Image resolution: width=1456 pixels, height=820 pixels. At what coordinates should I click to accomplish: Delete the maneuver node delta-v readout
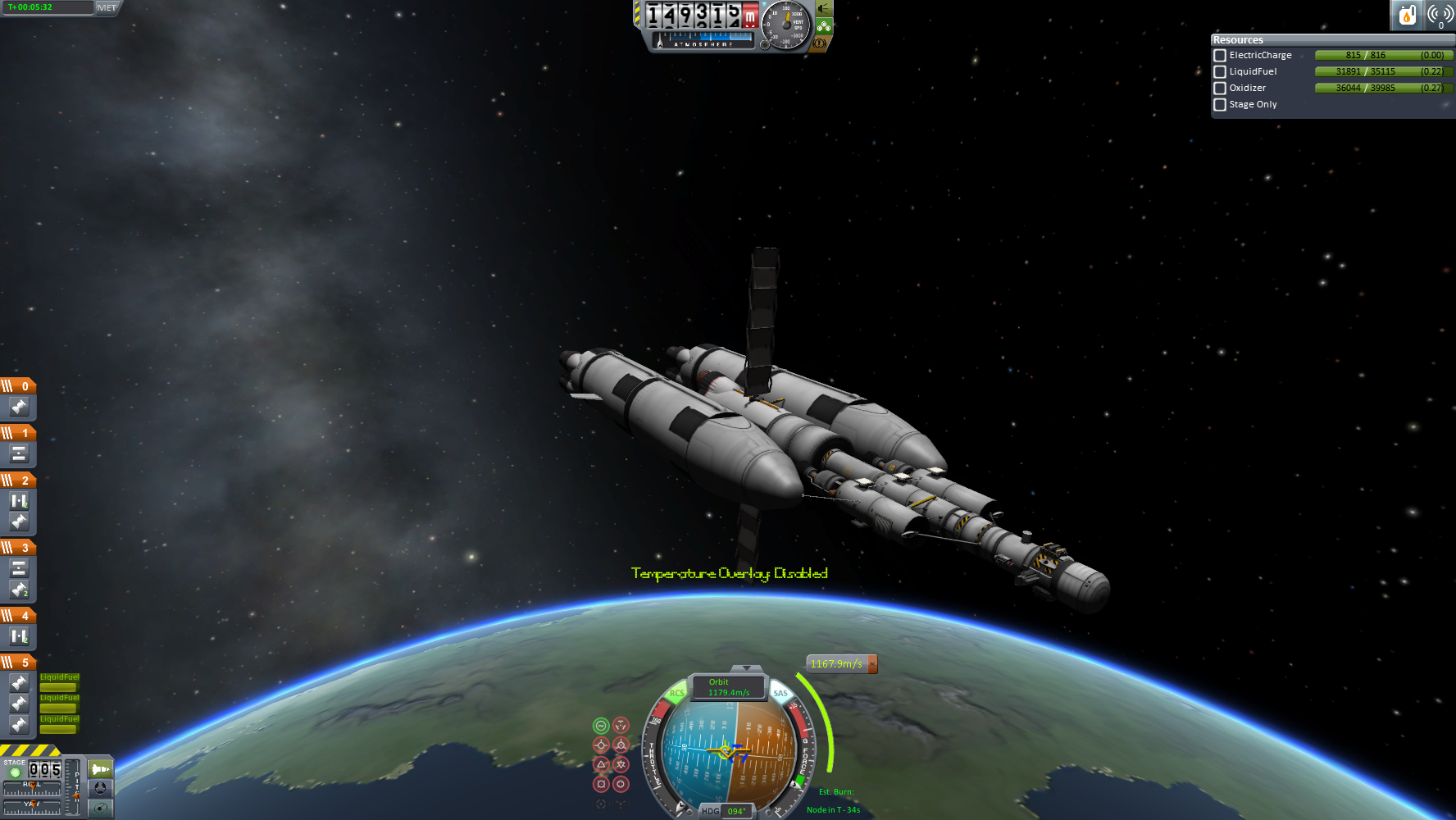[x=872, y=664]
